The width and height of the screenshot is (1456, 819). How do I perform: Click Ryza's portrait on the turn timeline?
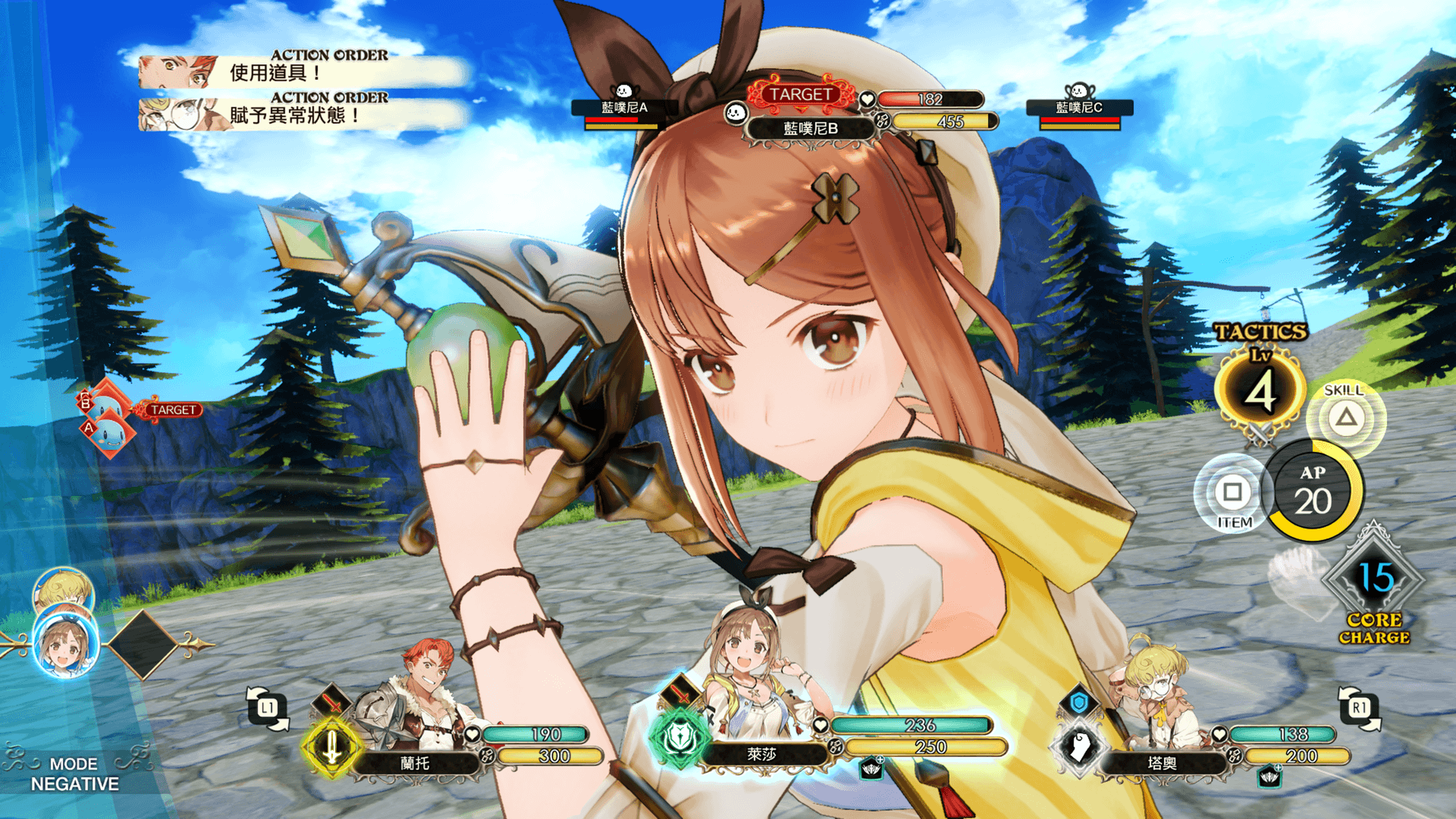tap(65, 645)
